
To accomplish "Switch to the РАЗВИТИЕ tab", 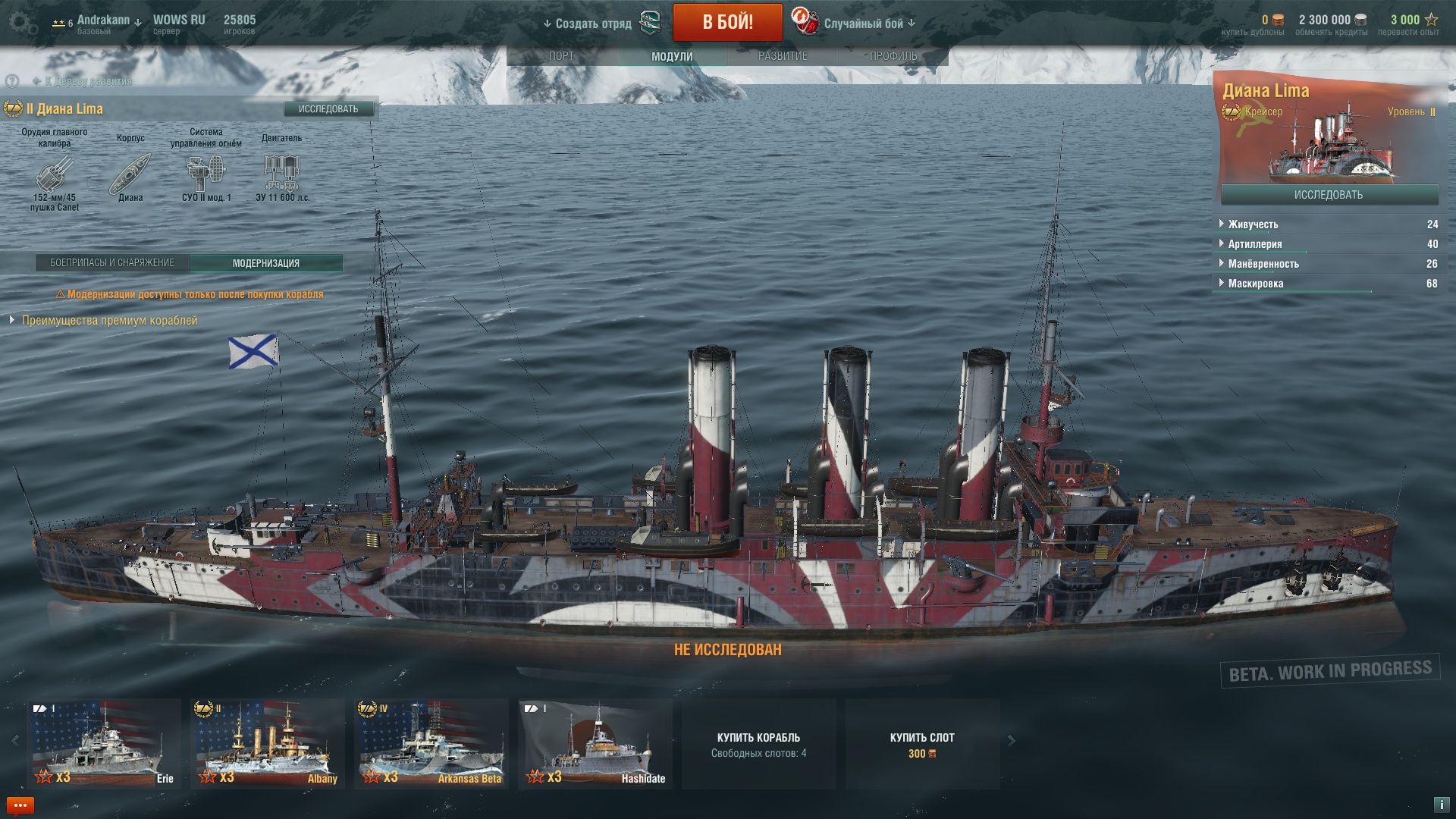I will click(x=783, y=56).
